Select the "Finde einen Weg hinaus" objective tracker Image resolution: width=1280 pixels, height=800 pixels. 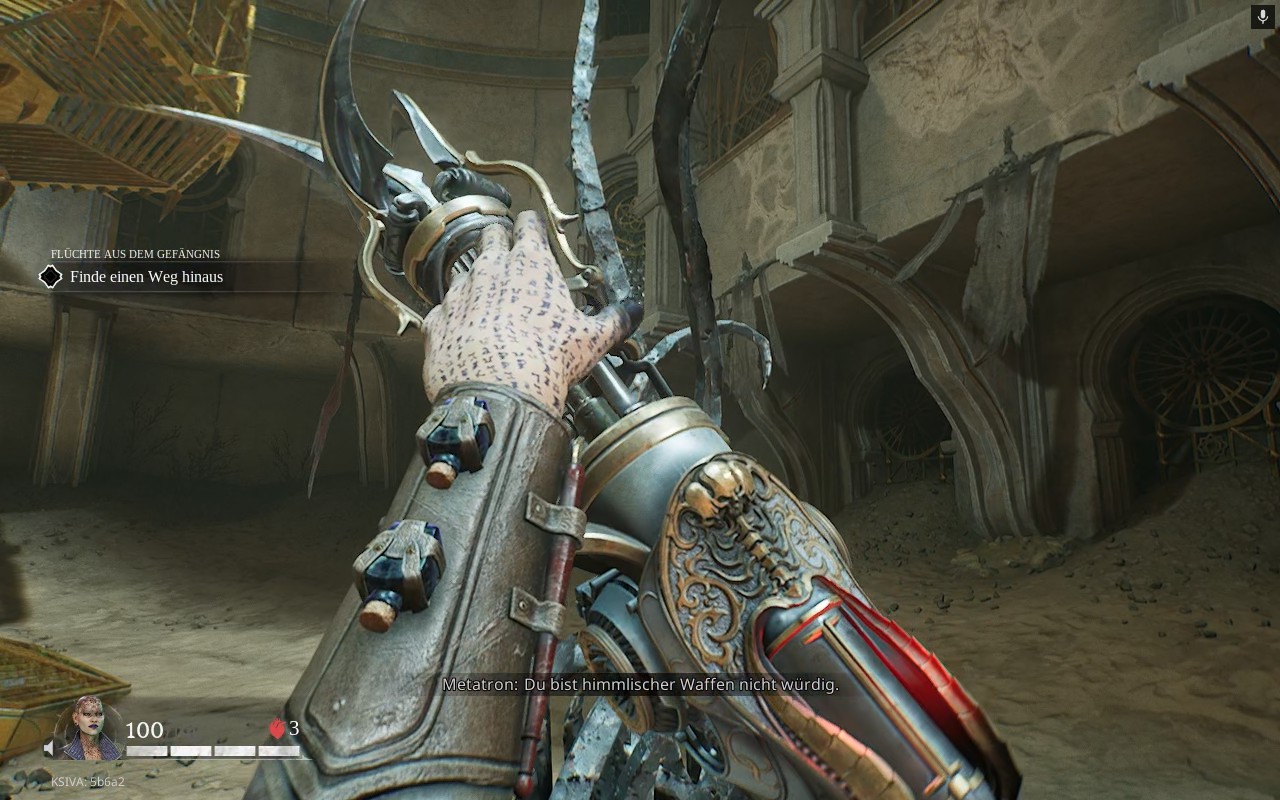146,277
